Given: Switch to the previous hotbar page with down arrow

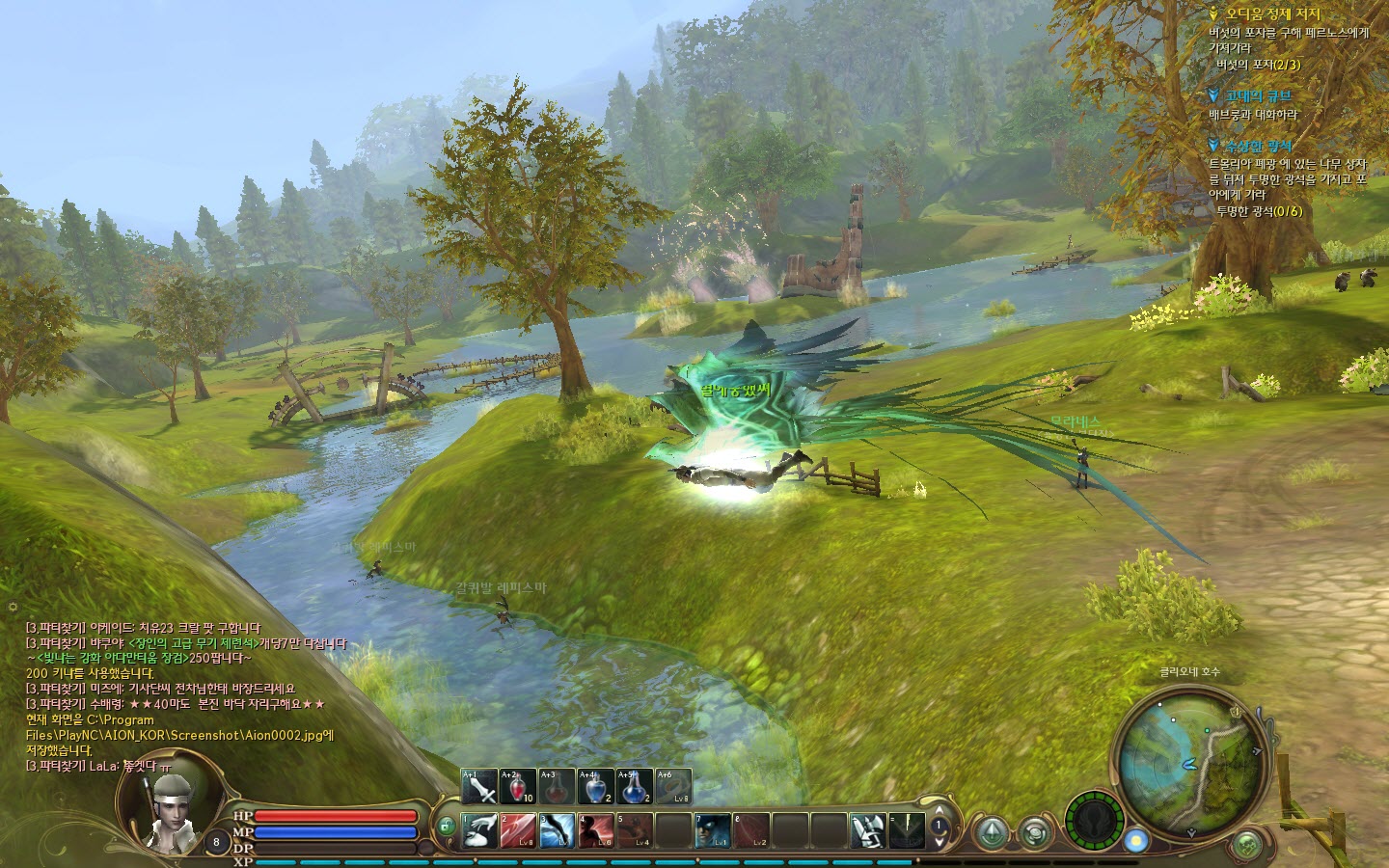Looking at the screenshot, I should click(x=939, y=841).
